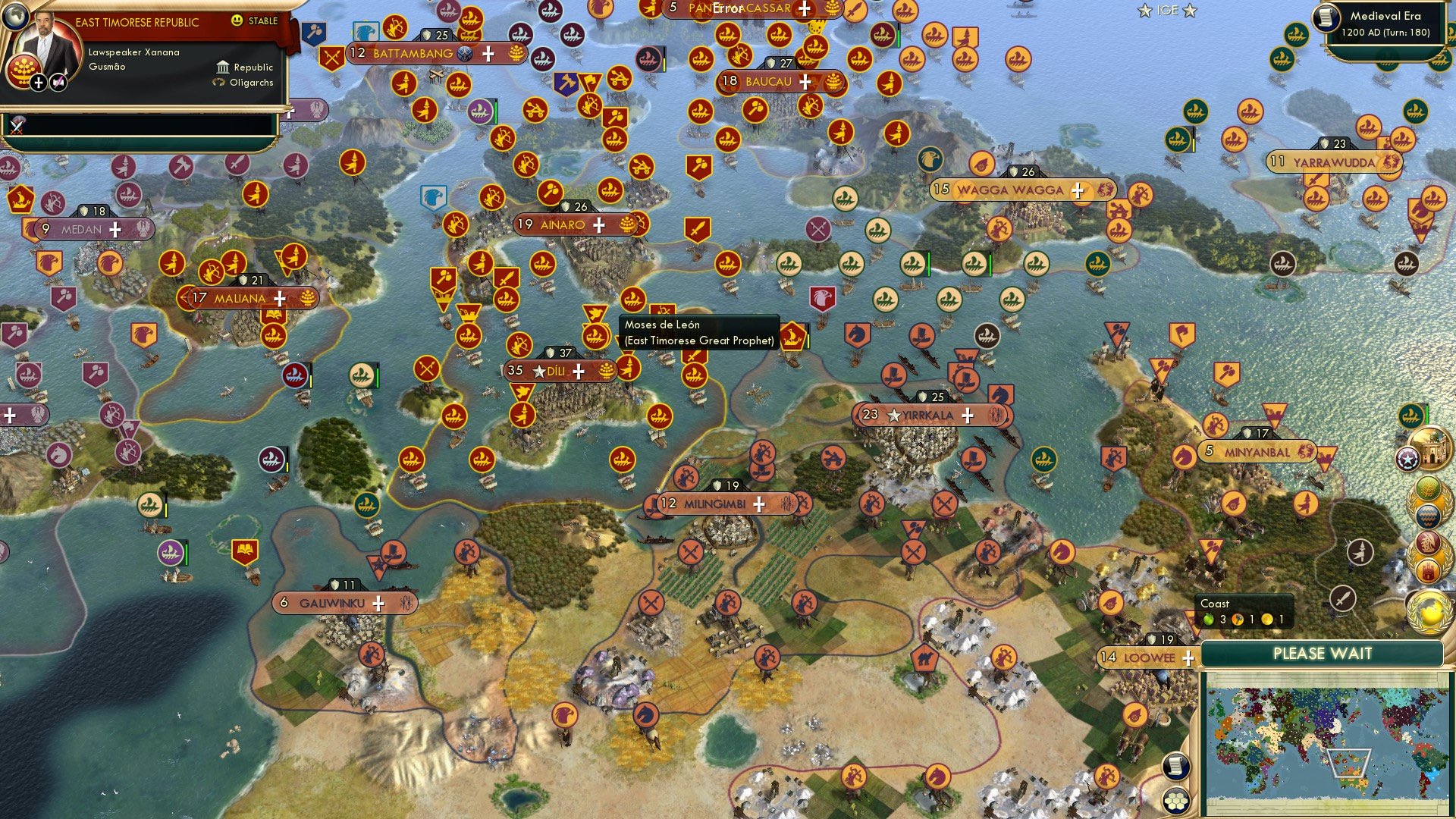
Task: Toggle the plus badge on the leader emblem
Action: point(39,83)
